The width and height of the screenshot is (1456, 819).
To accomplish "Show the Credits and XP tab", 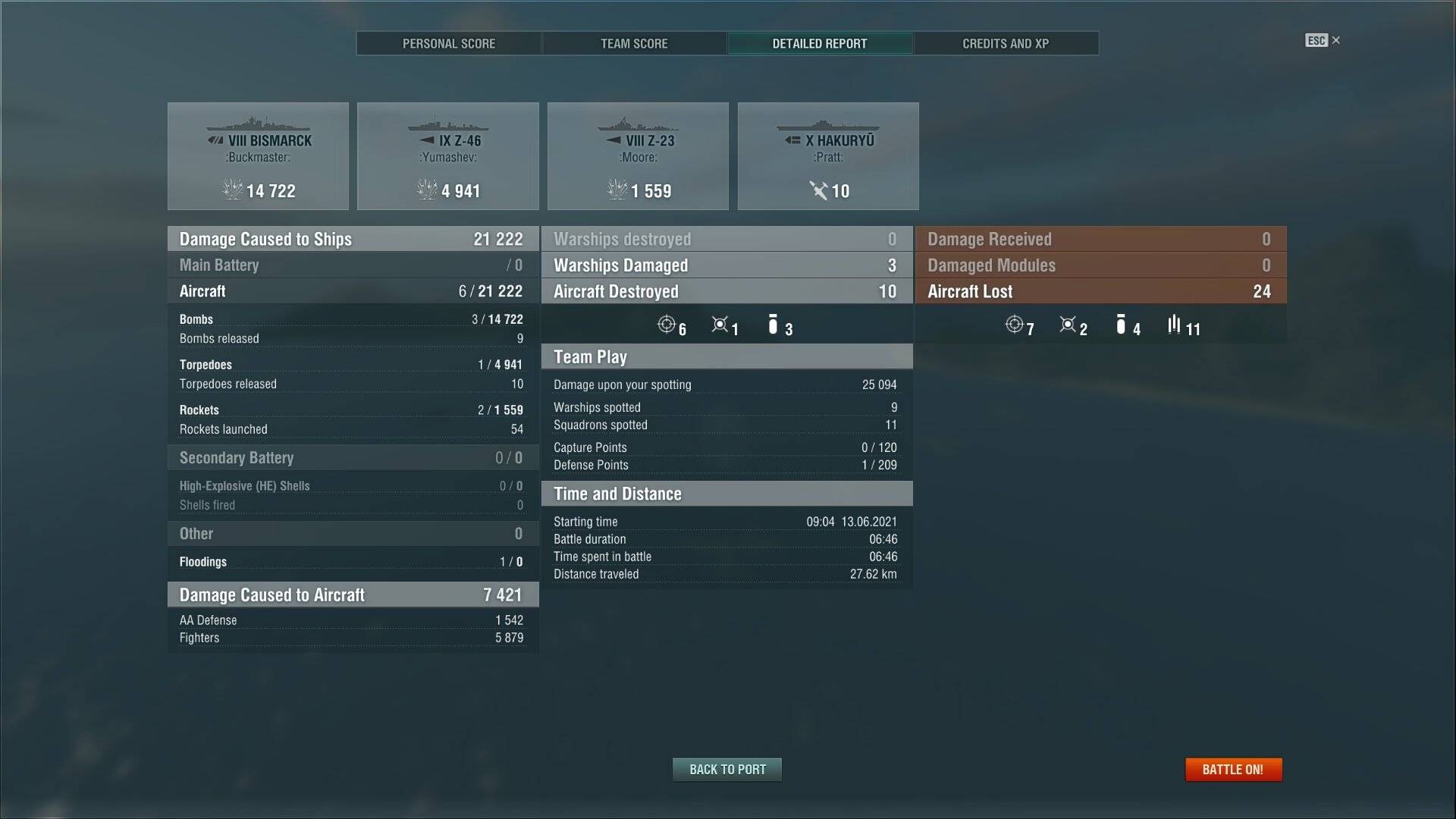I will [1006, 43].
